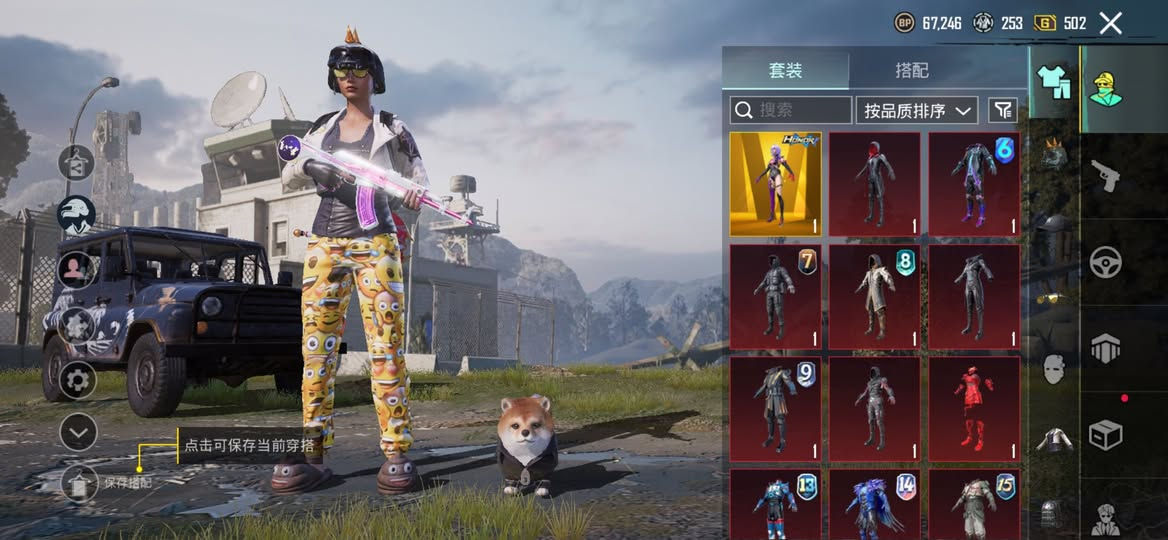Switch to the 搭配 tab
Screen dimensions: 1168x540
click(911, 70)
